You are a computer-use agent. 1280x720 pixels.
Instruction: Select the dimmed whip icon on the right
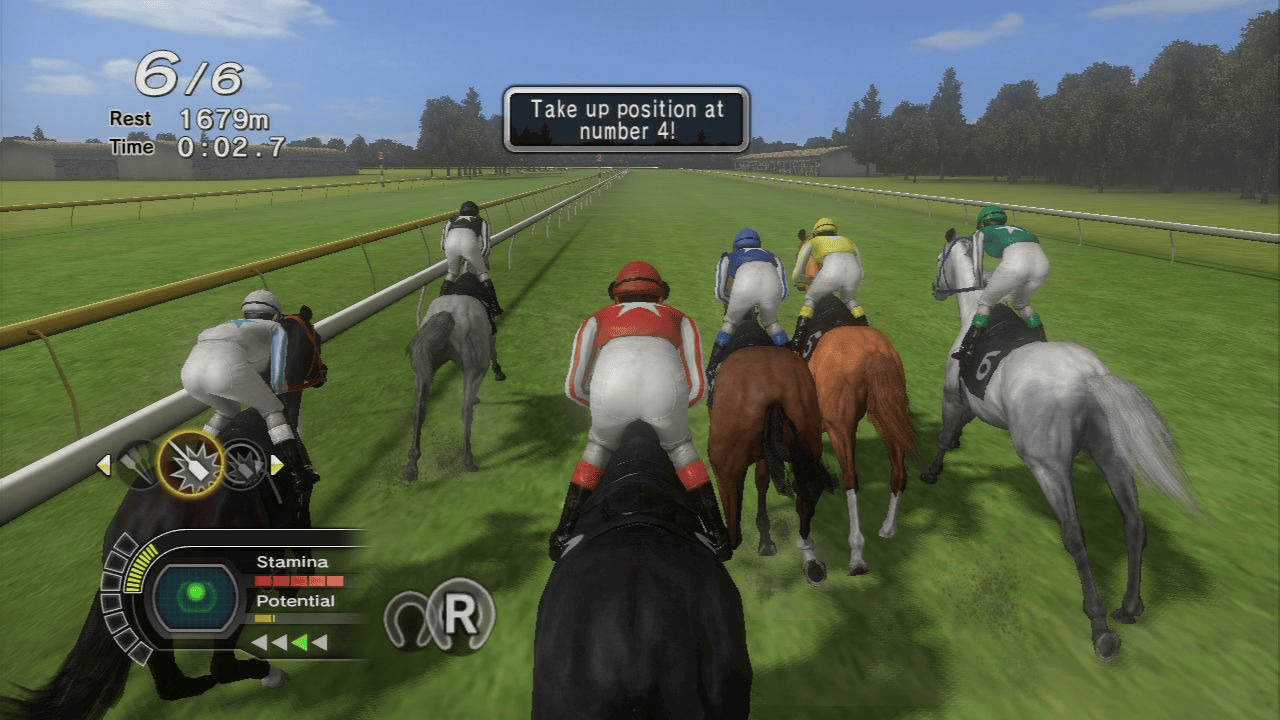(x=245, y=467)
